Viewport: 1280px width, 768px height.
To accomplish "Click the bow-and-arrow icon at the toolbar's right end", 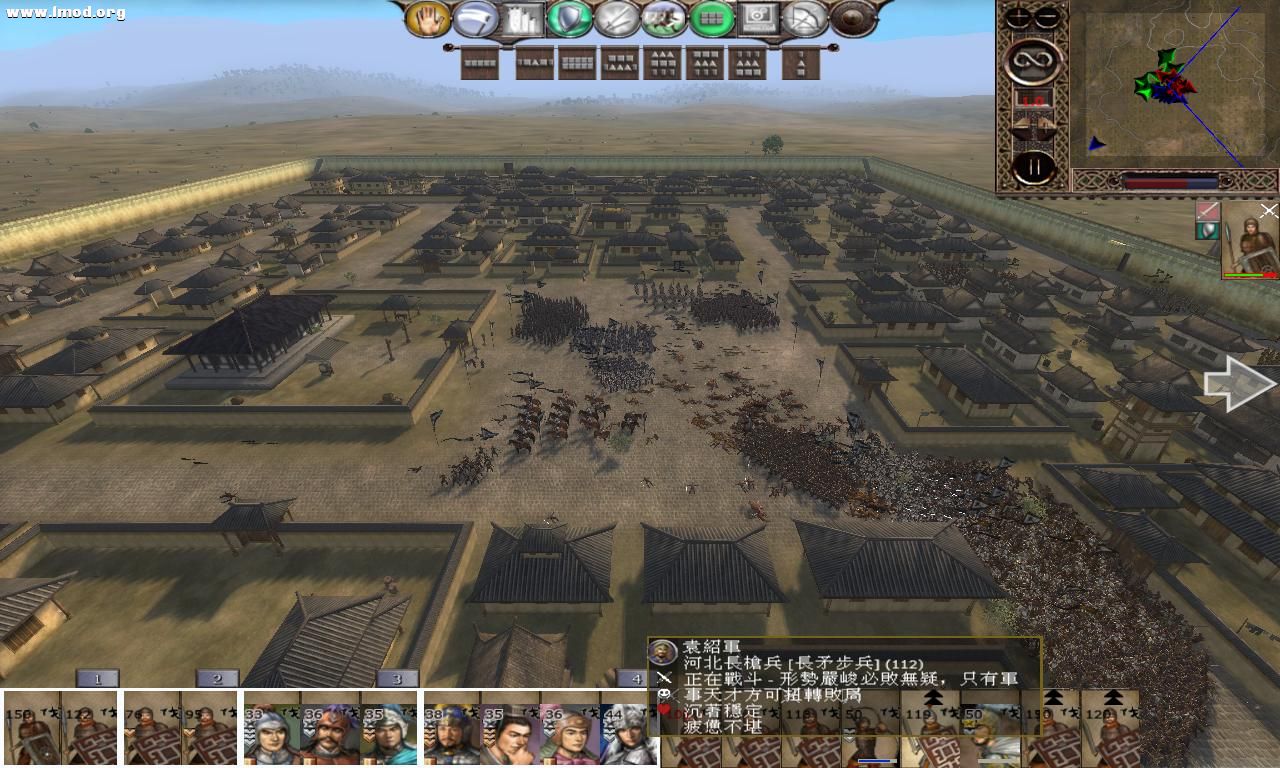I will click(x=804, y=17).
